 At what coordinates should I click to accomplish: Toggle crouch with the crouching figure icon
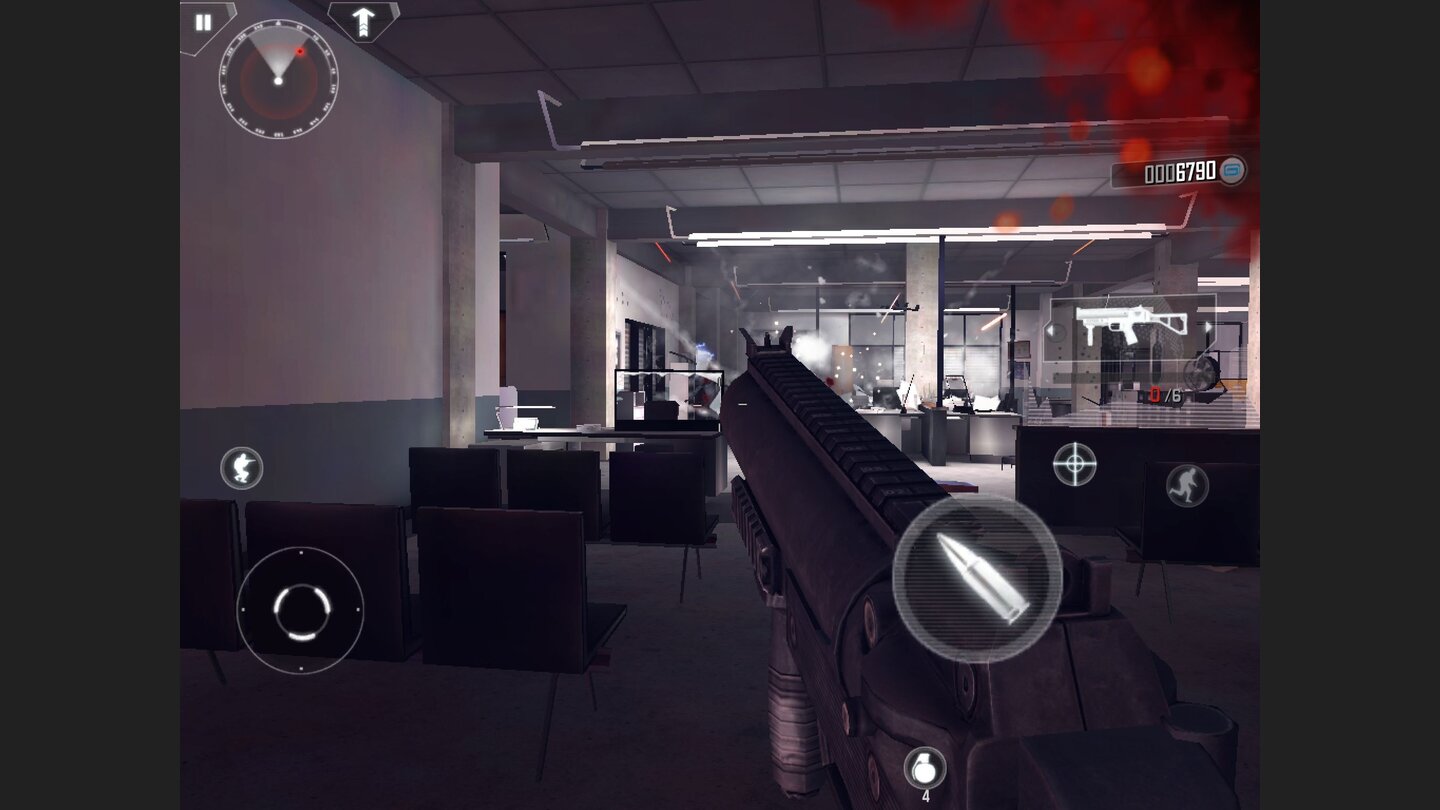(243, 469)
